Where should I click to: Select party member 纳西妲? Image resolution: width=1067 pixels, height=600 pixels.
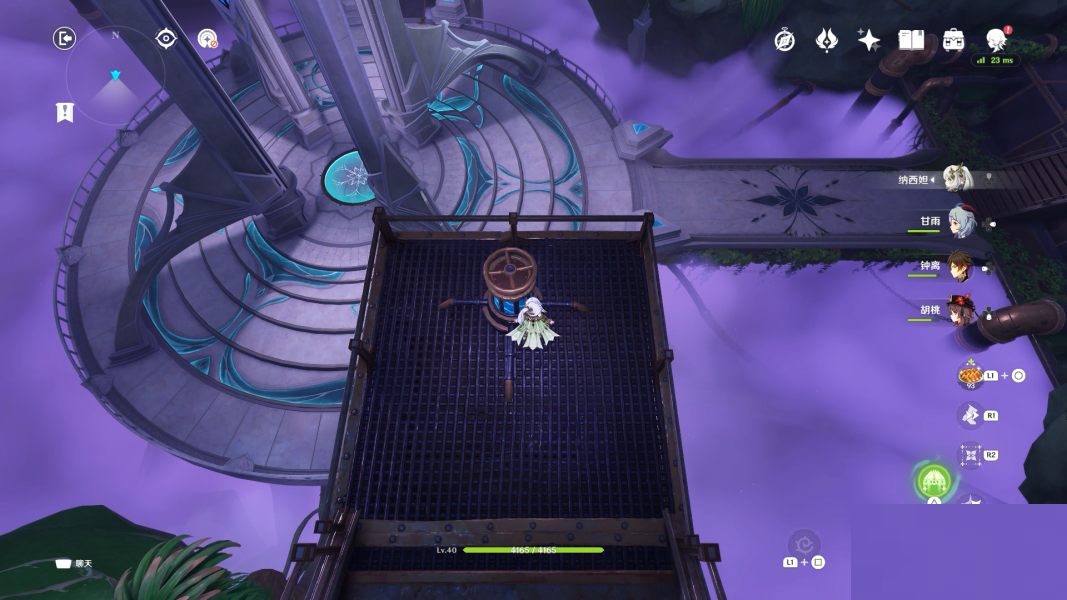955,179
